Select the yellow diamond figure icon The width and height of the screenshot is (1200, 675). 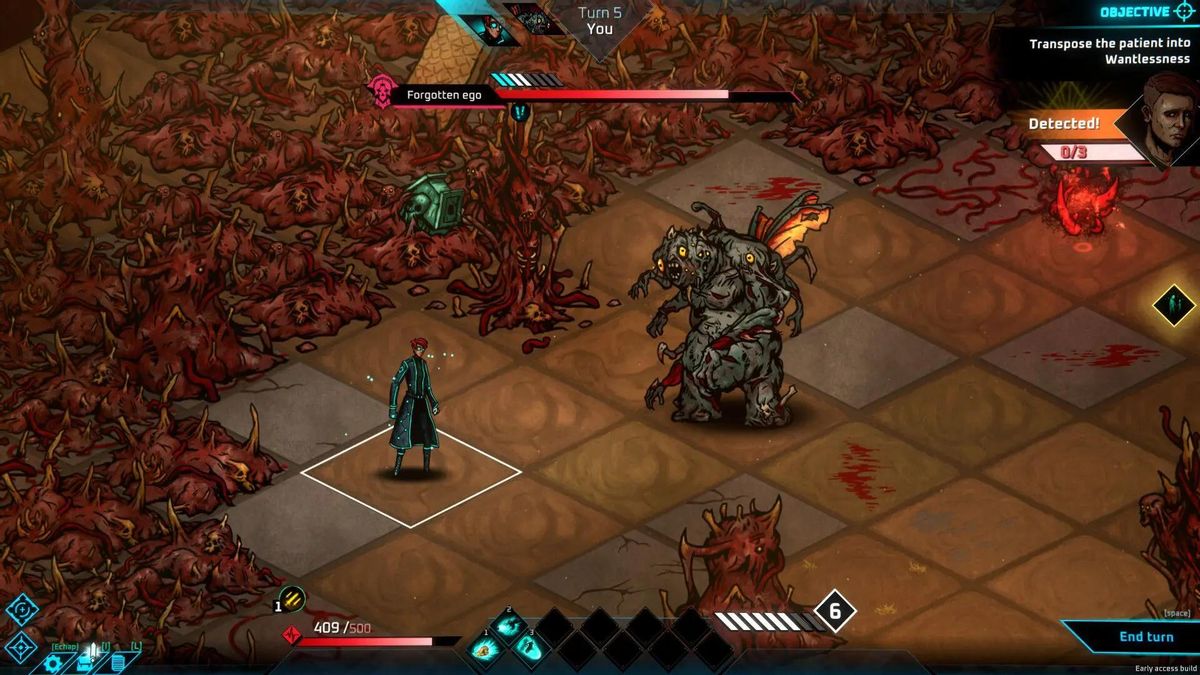point(1173,305)
